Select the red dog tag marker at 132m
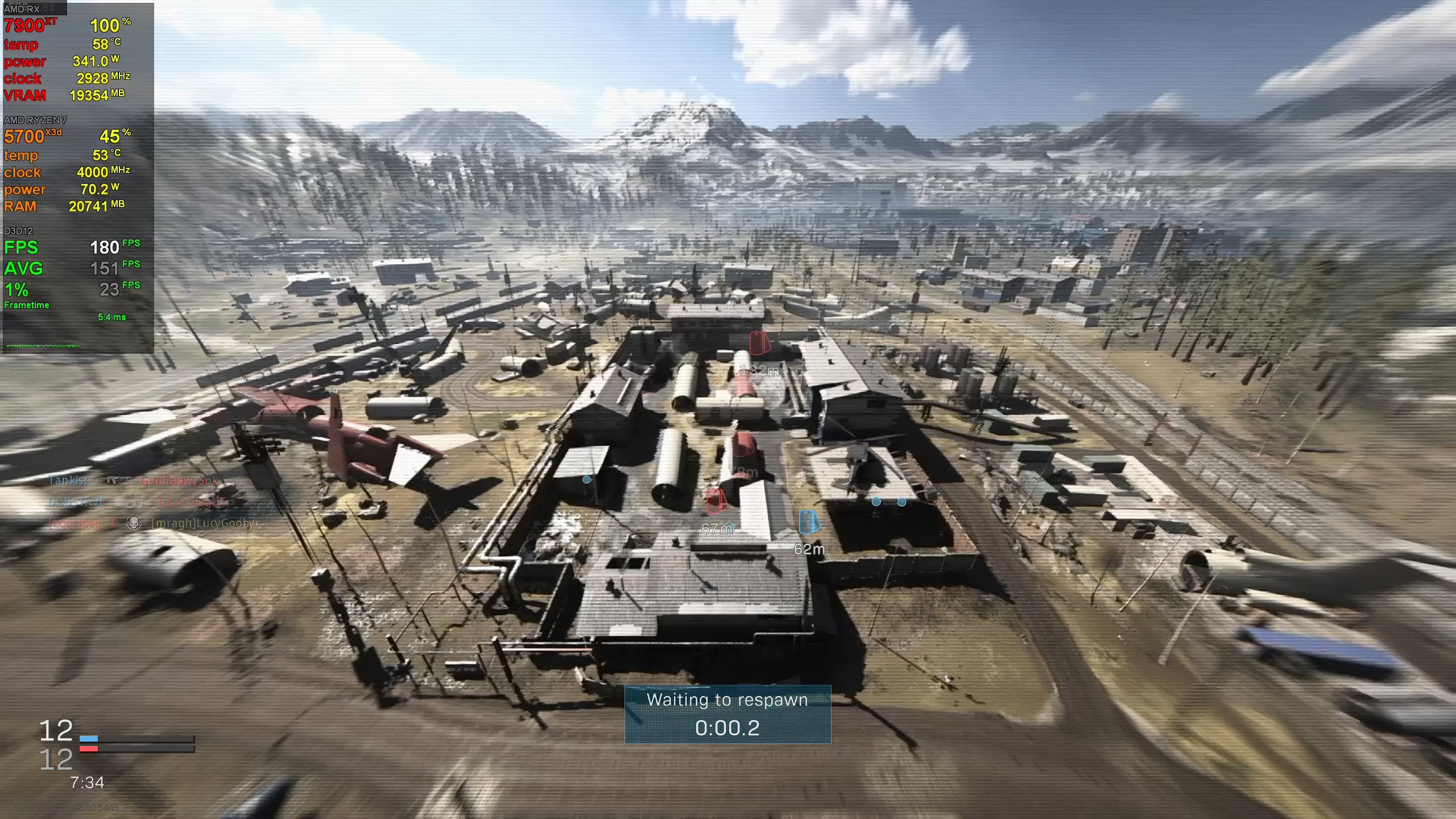Screen dimensions: 1456x819 [759, 343]
